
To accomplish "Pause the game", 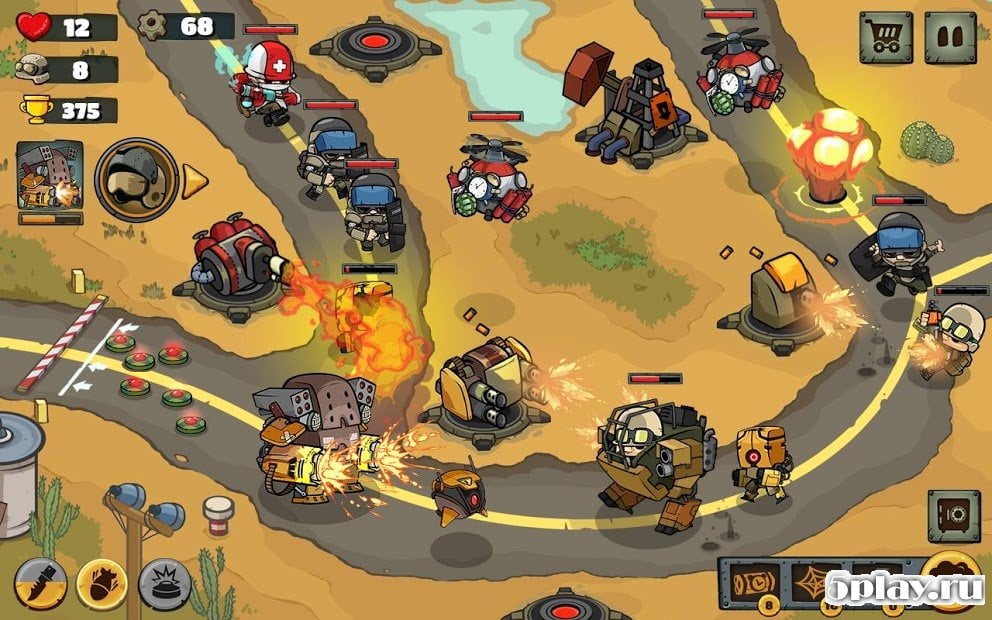I will click(x=949, y=38).
